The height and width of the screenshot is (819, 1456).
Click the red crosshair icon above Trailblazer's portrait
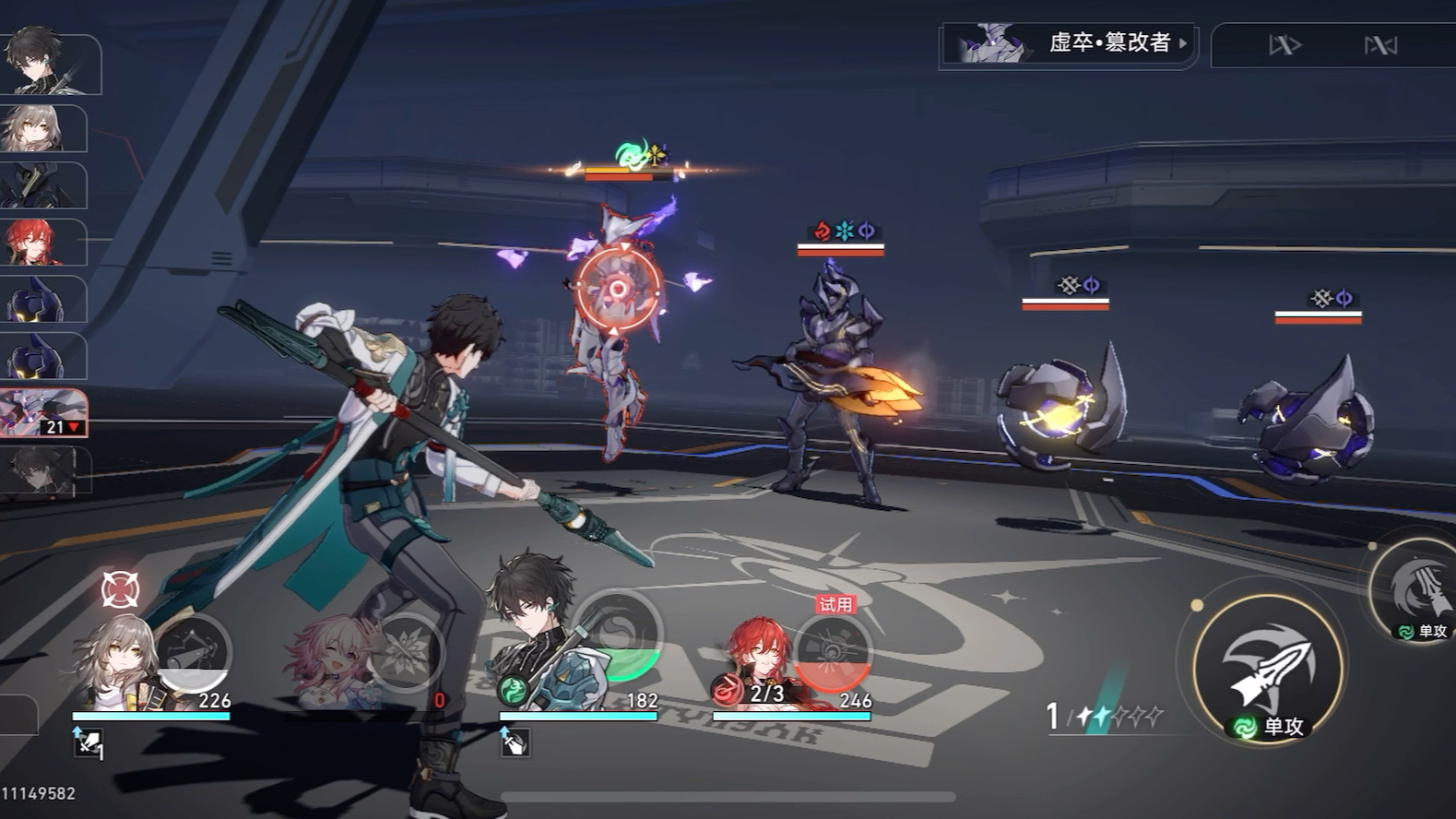point(120,589)
